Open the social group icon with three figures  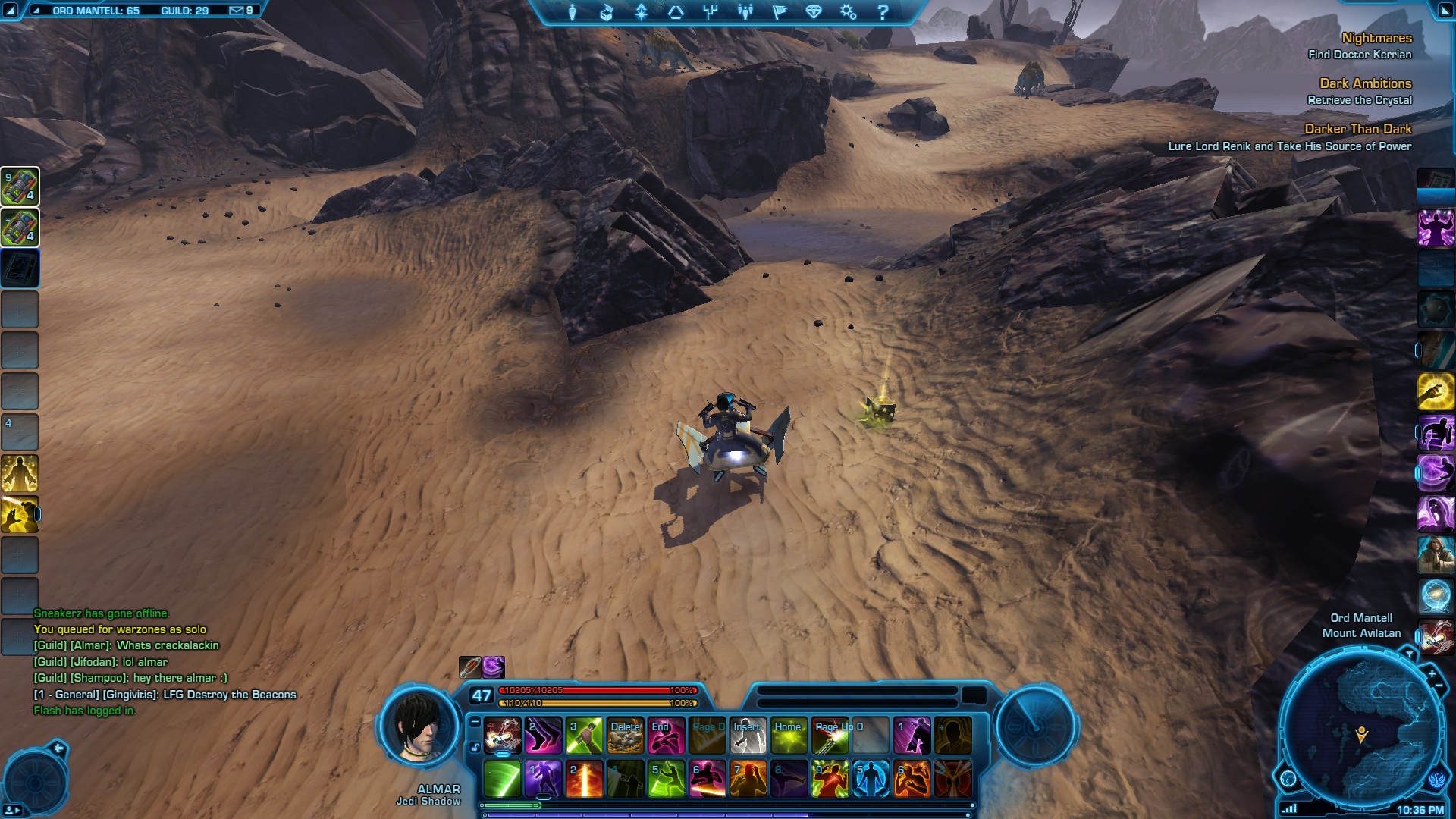[745, 12]
